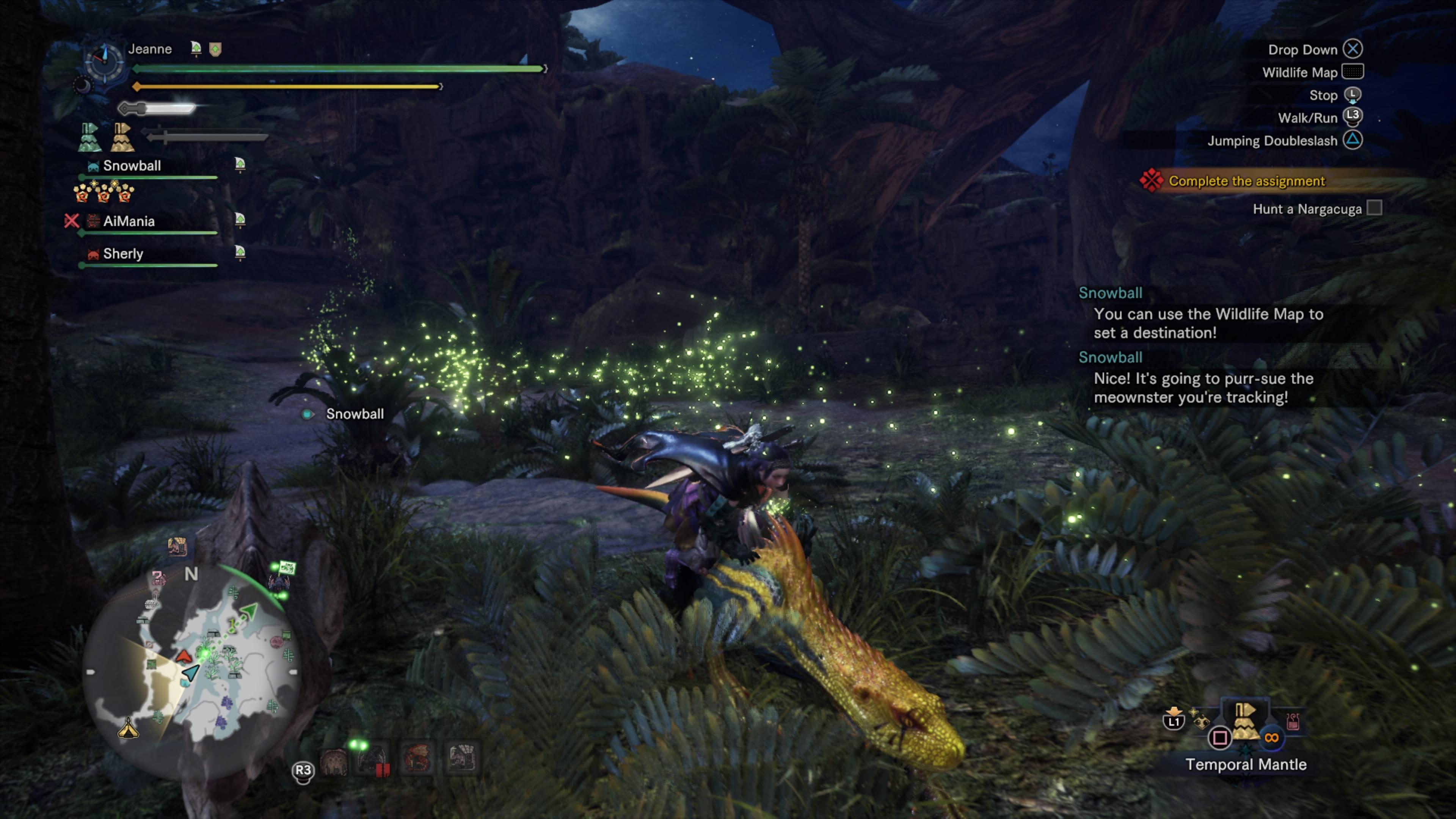The image size is (1456, 819).
Task: Select Snowball in the party list
Action: [x=132, y=166]
